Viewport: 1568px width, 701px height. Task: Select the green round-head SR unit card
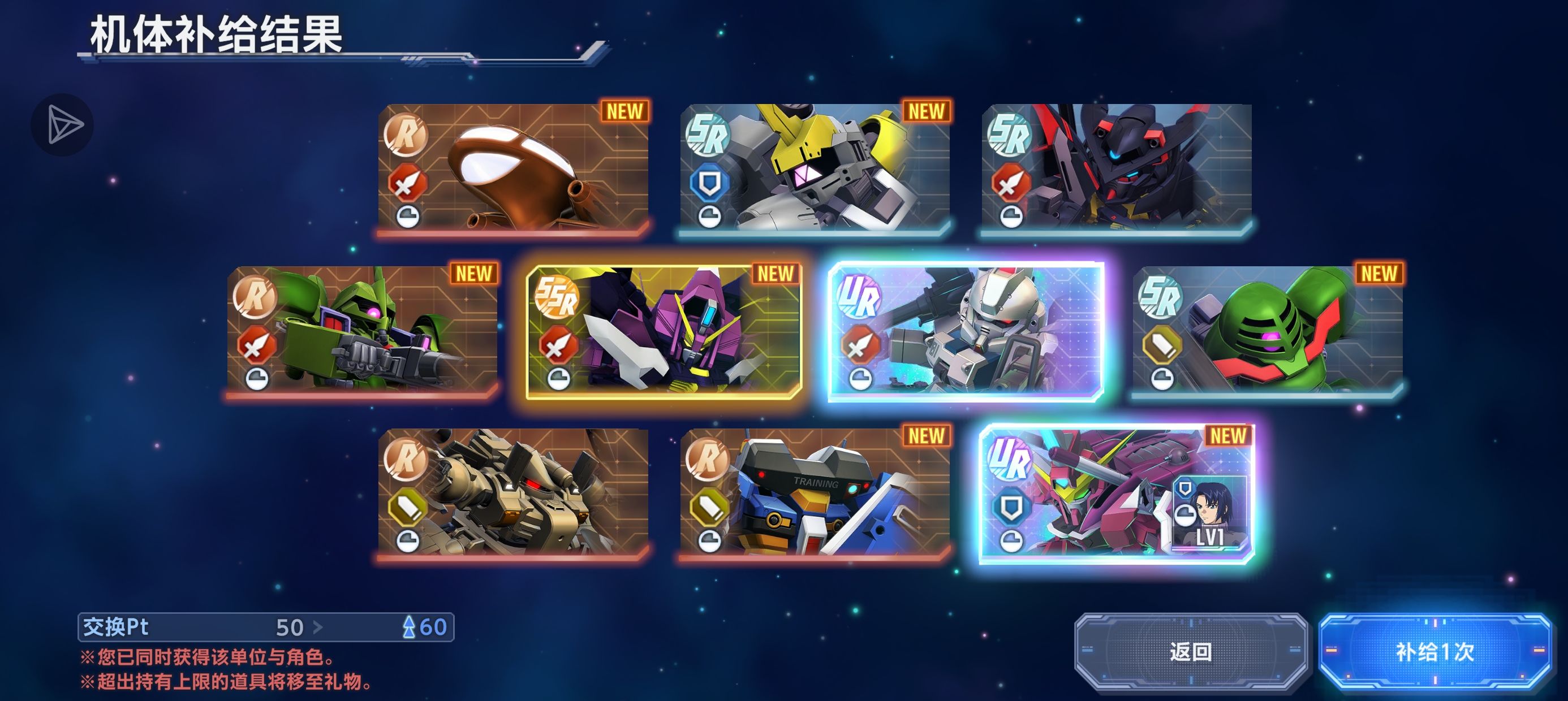1267,330
